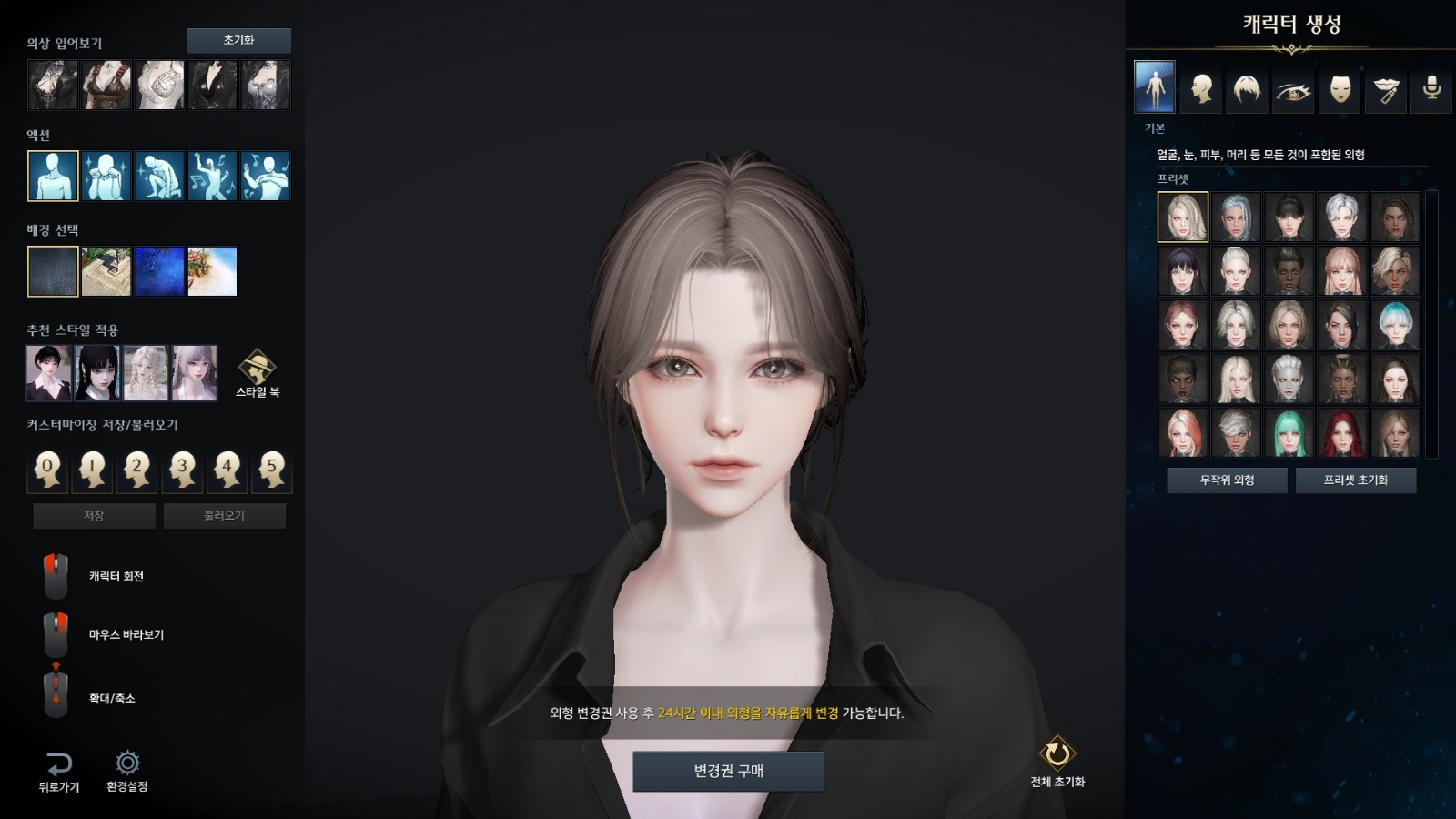Viewport: 1456px width, 819px height.
Task: Choose the teal-haired preset face
Action: [1289, 431]
